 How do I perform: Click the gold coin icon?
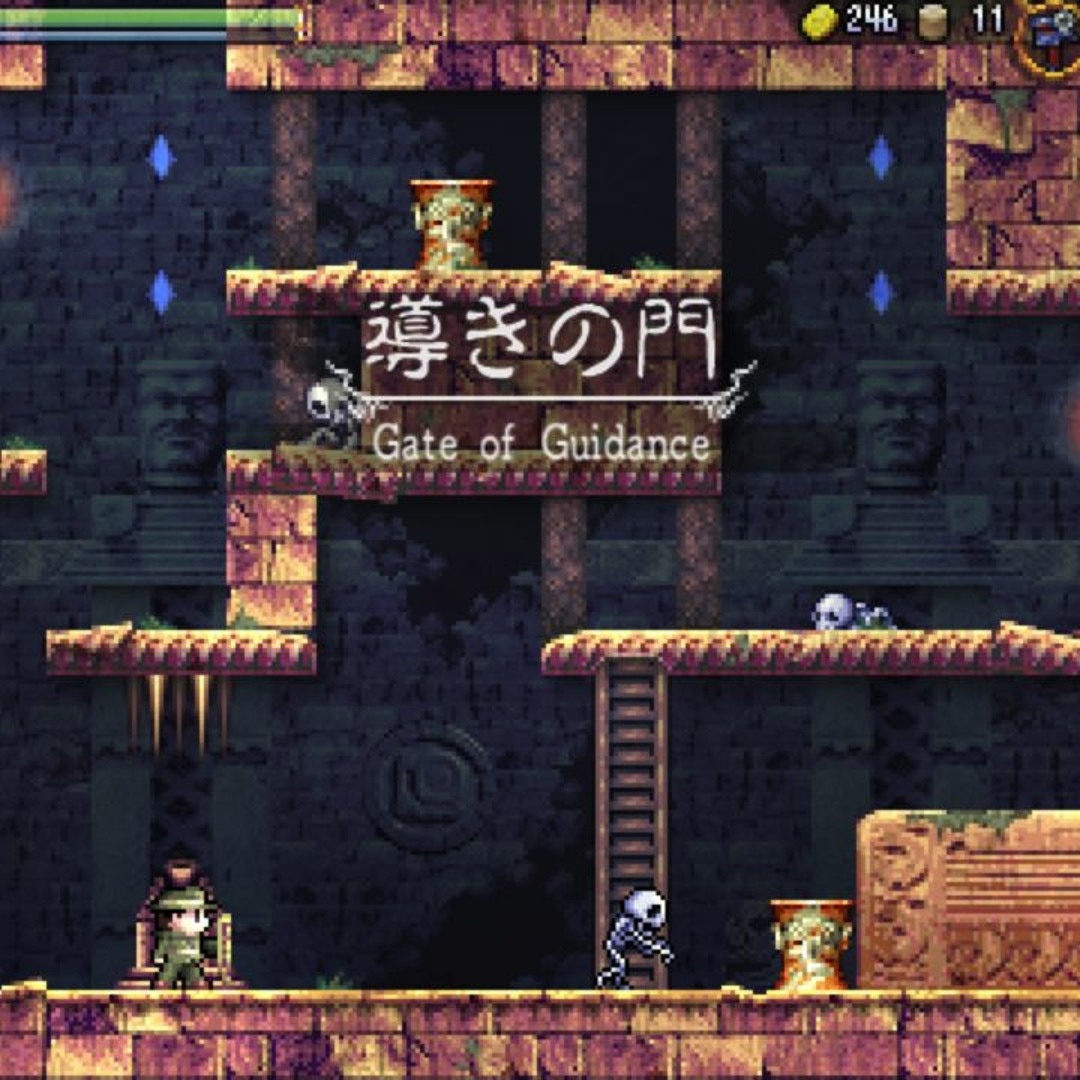click(x=821, y=21)
